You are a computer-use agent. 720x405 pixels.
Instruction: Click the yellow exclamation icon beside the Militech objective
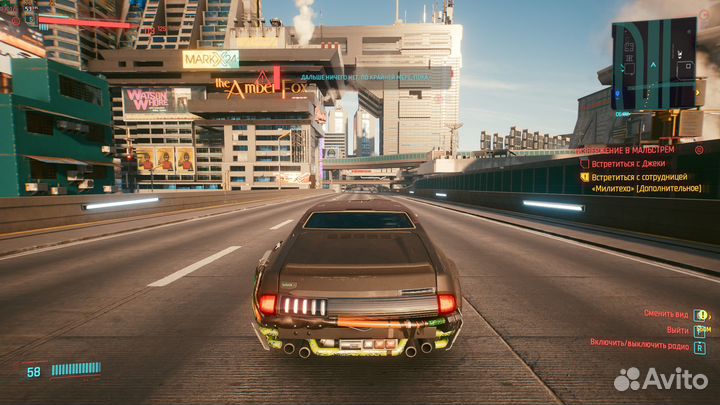(584, 176)
